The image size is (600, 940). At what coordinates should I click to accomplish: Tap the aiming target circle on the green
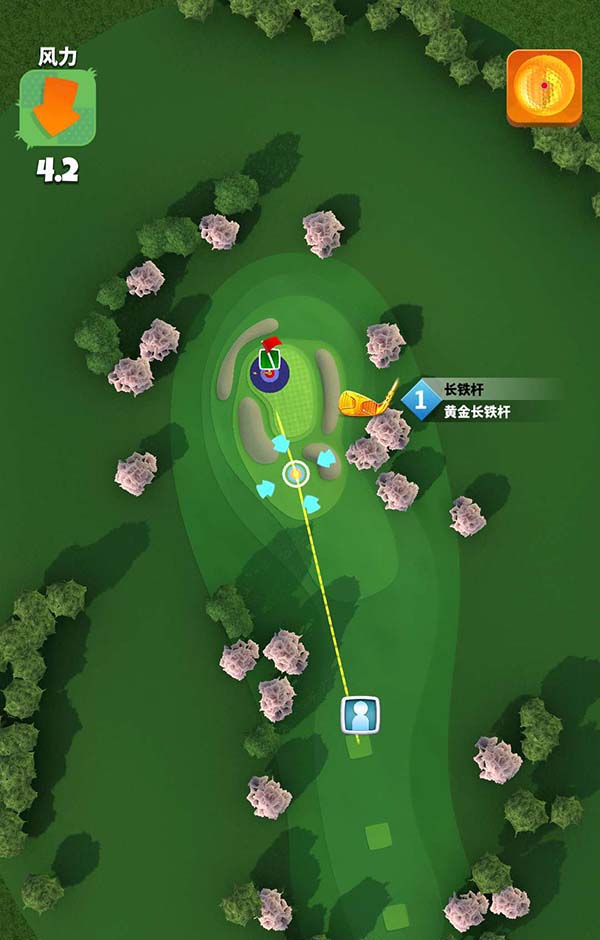tap(295, 474)
